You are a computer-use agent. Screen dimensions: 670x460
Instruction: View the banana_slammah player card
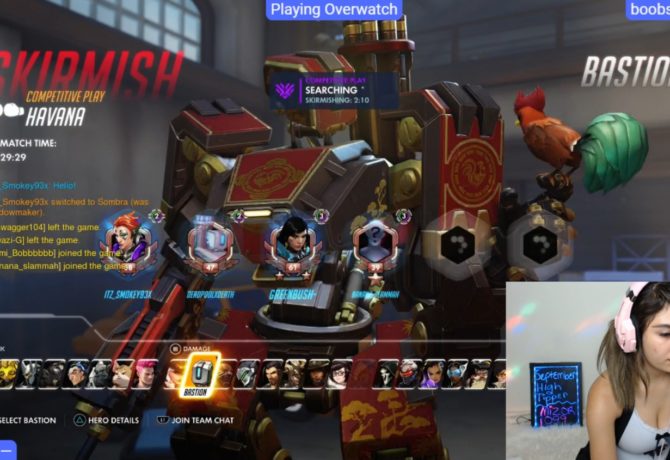[372, 246]
